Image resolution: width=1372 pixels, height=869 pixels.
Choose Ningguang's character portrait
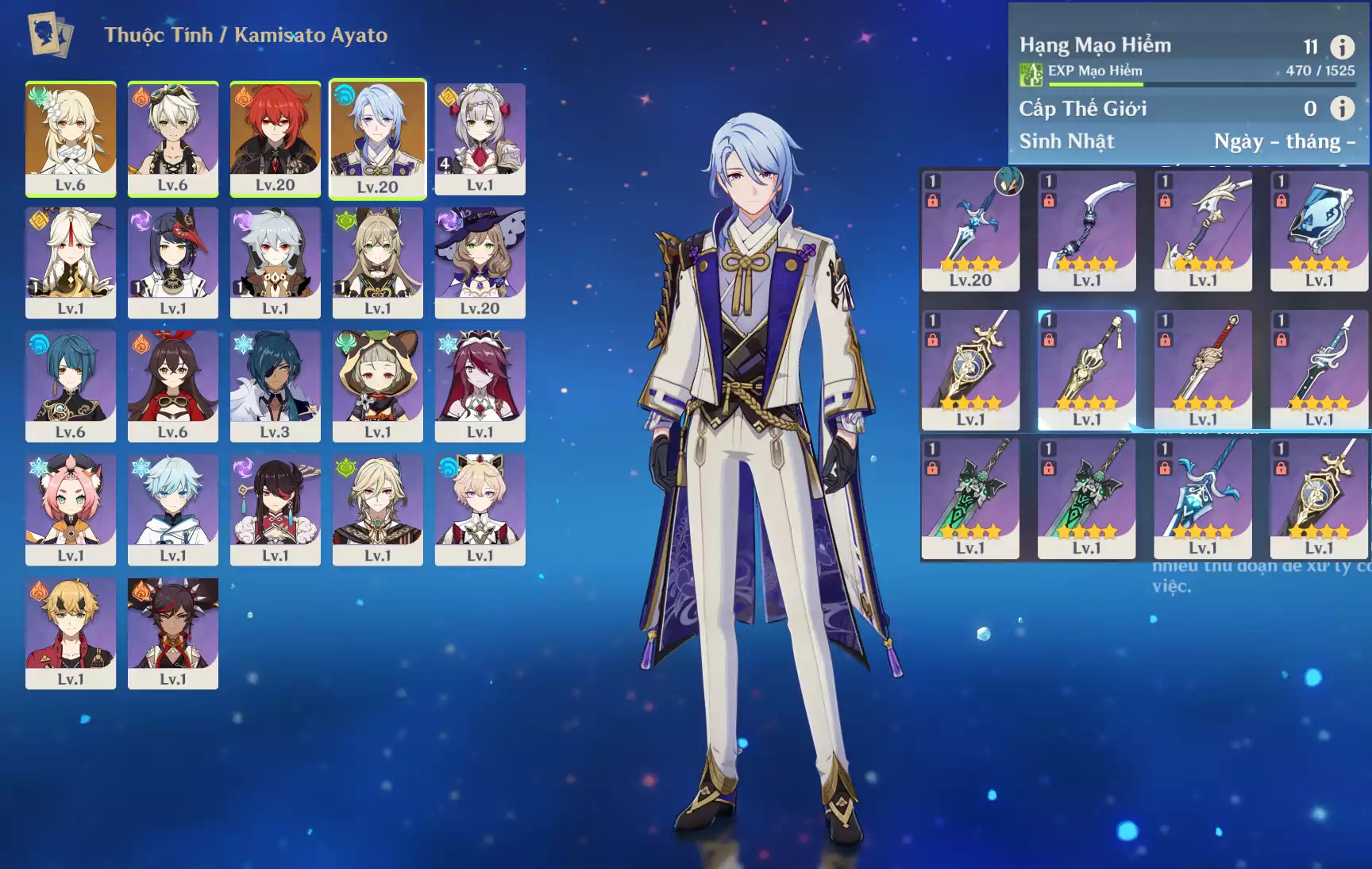(x=71, y=262)
